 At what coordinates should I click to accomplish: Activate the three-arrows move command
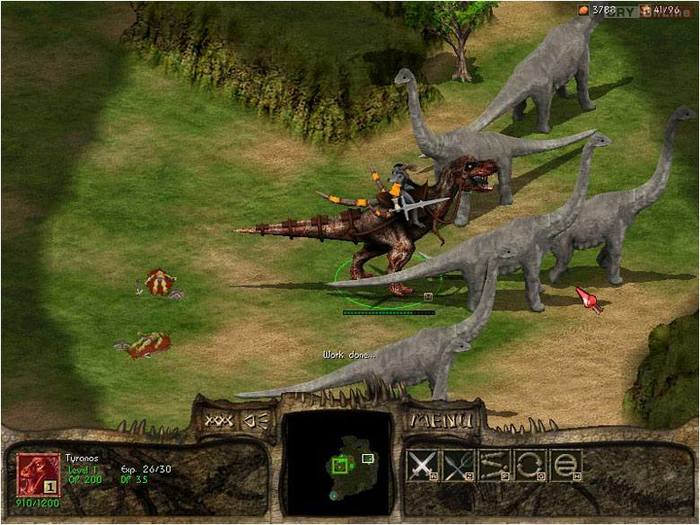(x=494, y=464)
